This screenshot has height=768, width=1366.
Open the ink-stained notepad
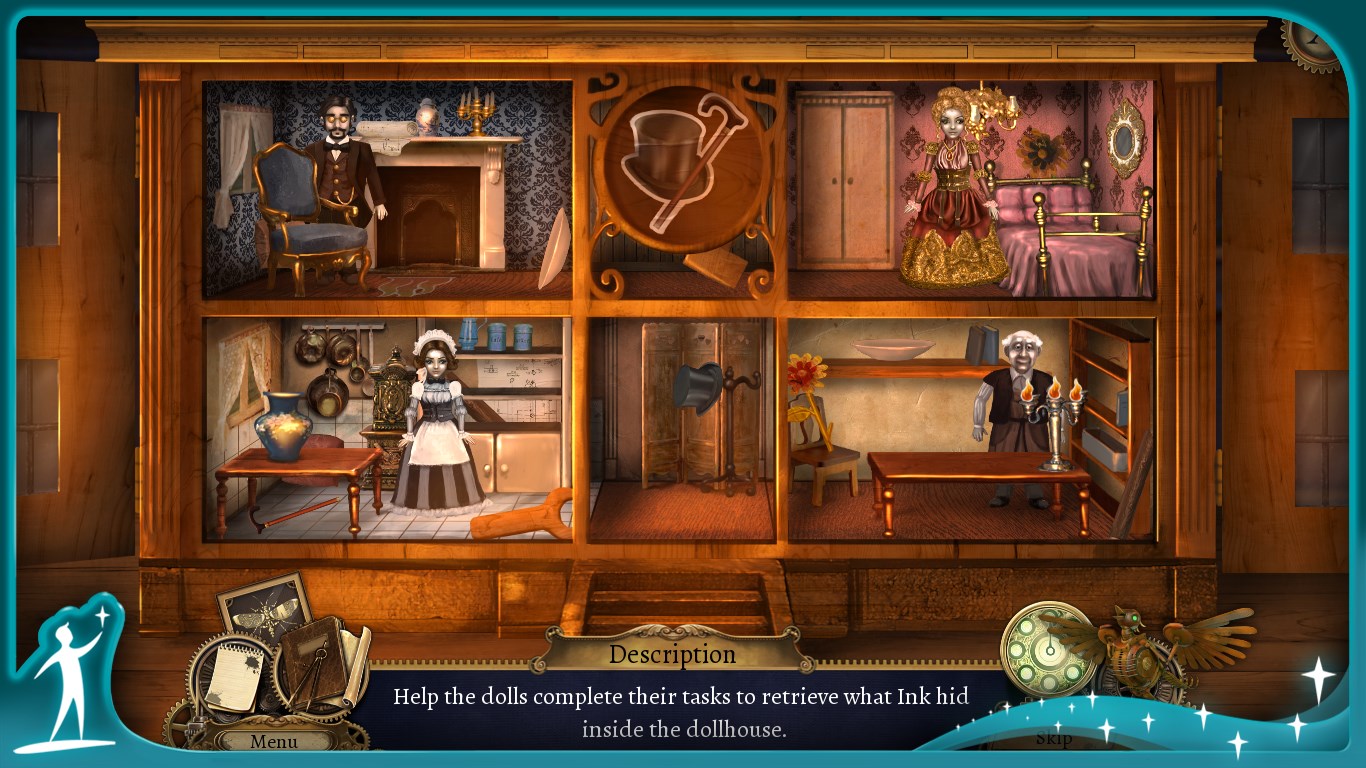(232, 677)
